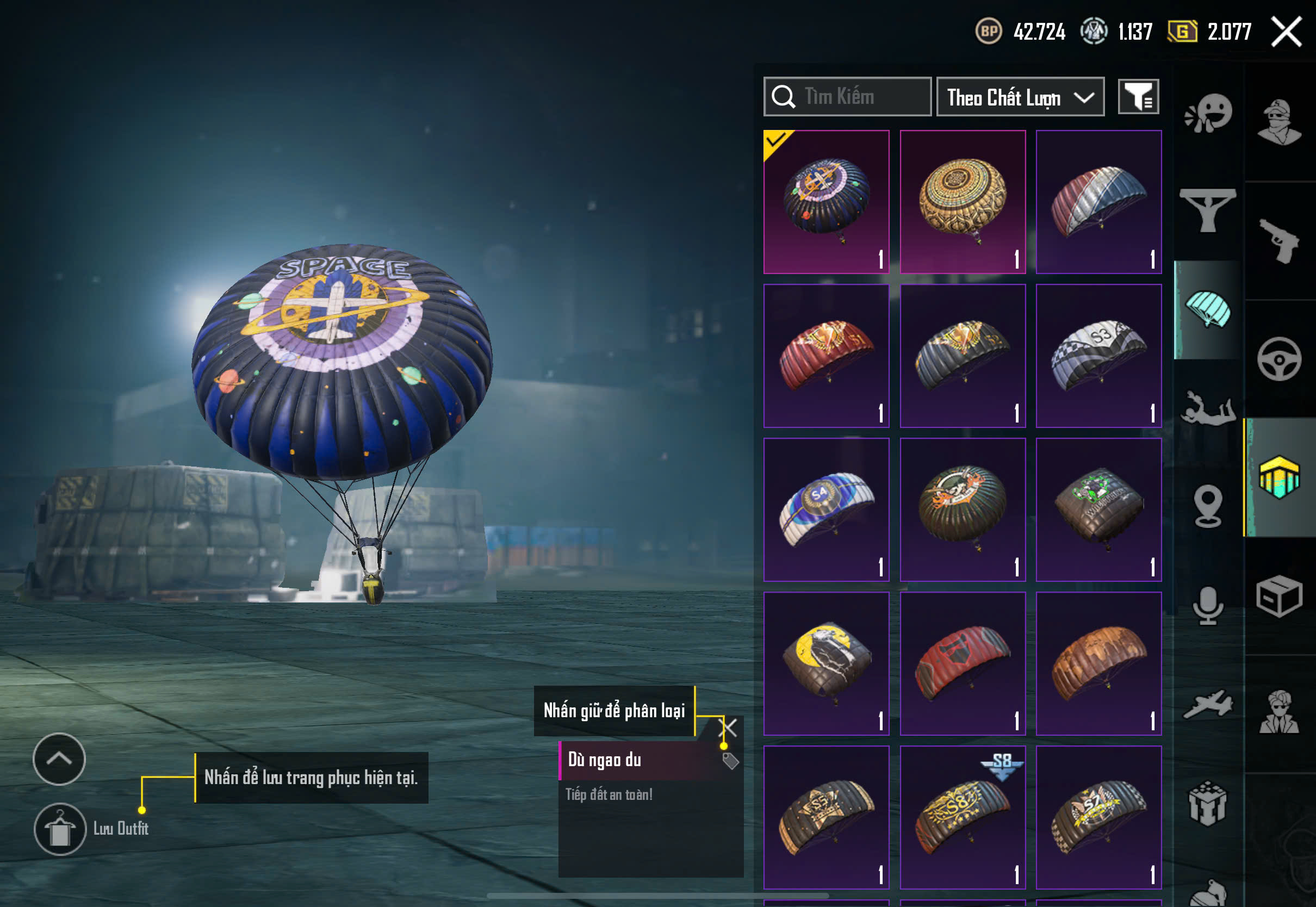The image size is (1316, 907).
Task: Select the S8 season parachute
Action: pyautogui.click(x=963, y=817)
